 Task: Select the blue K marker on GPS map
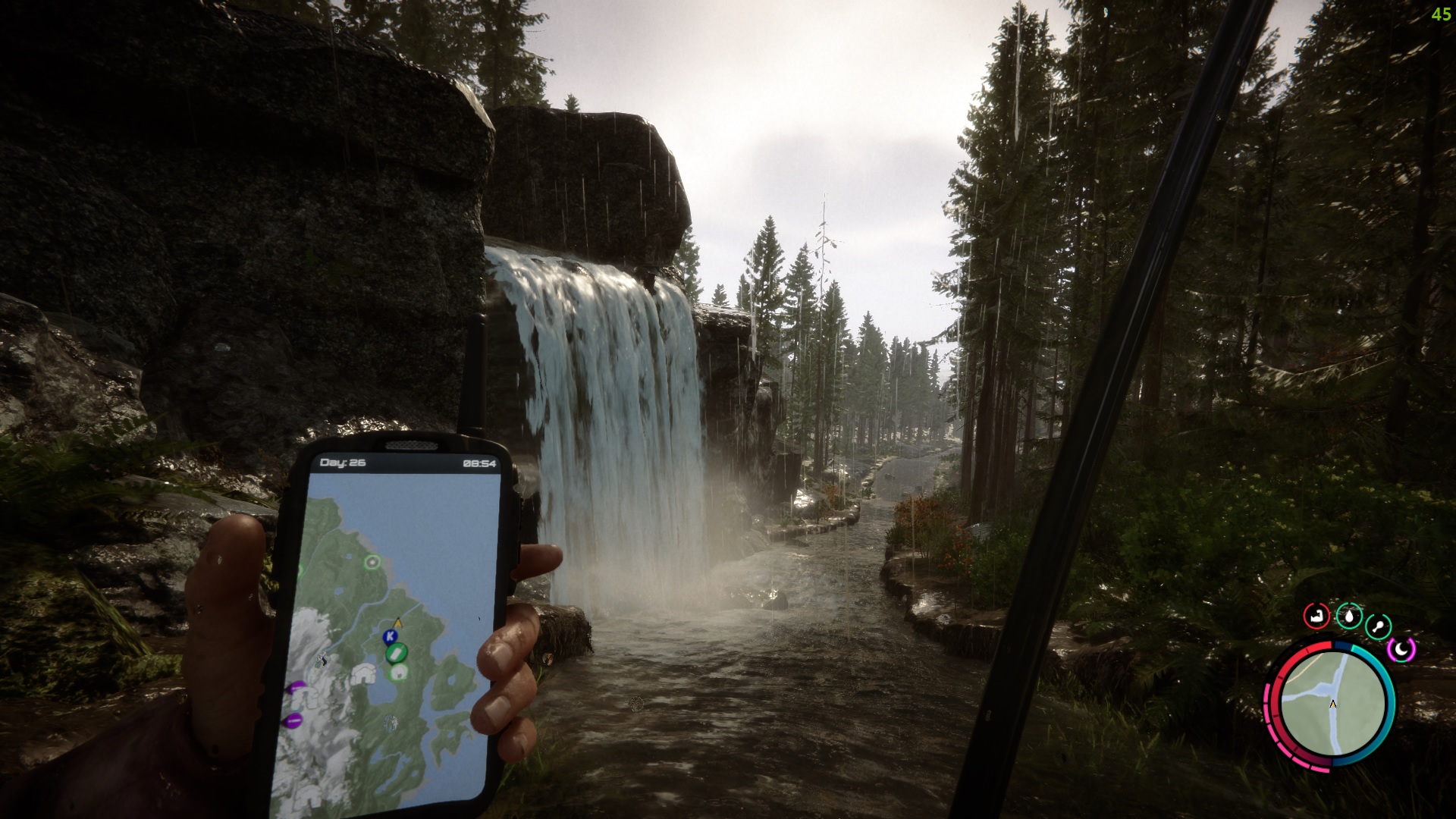click(x=391, y=635)
